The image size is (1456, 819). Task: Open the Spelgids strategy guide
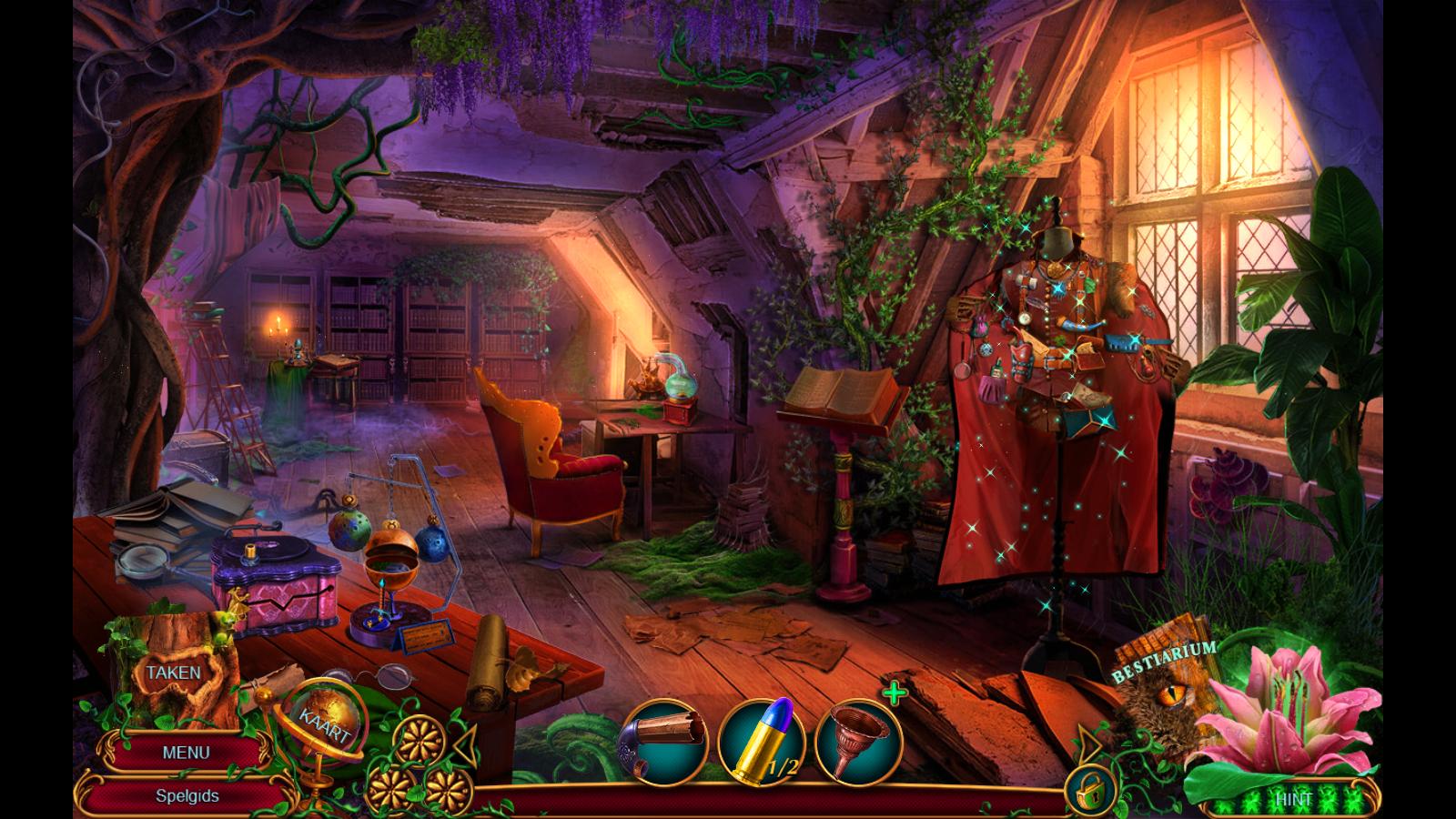point(187,795)
